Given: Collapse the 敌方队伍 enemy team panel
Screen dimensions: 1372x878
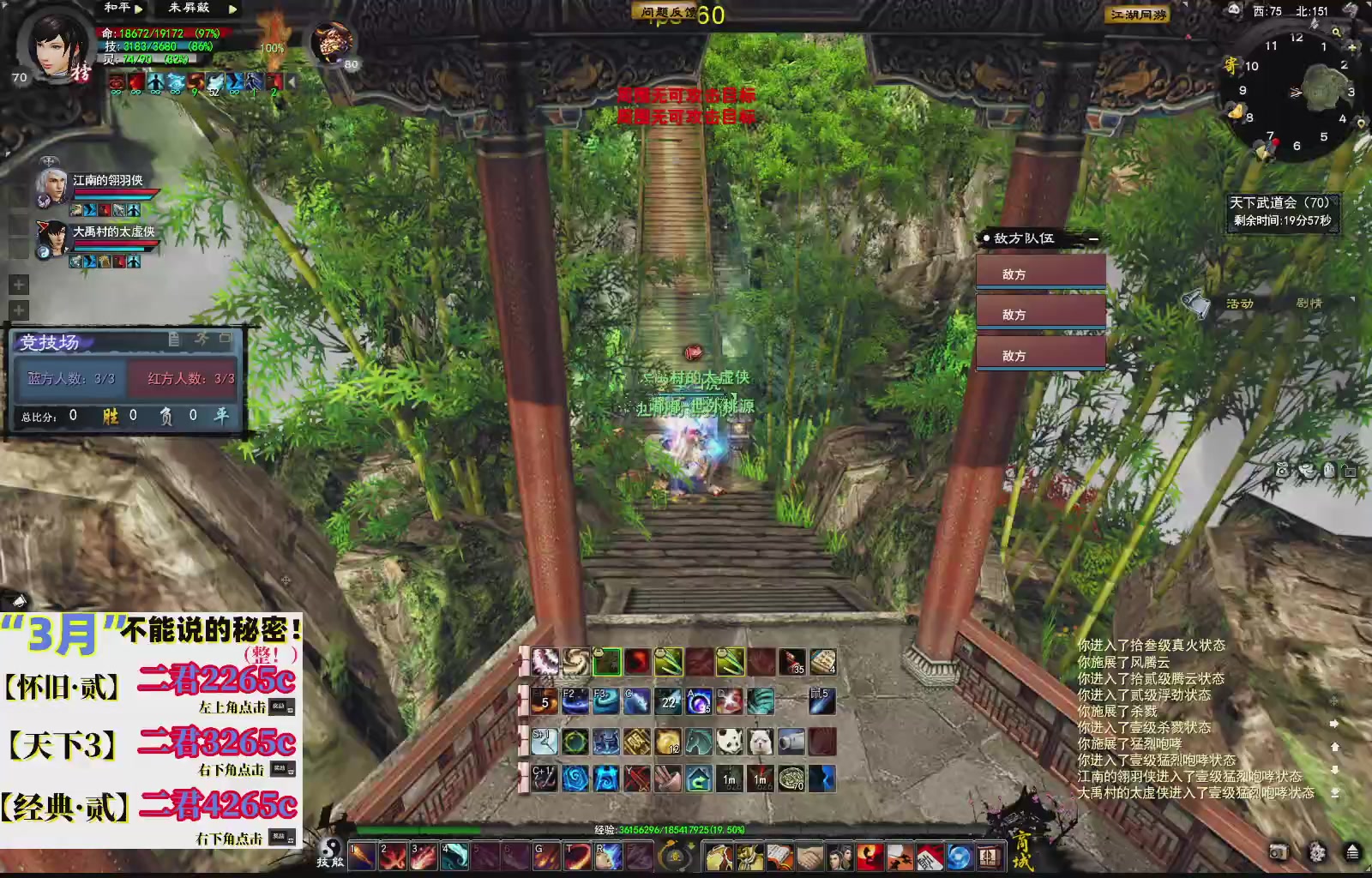Looking at the screenshot, I should pyautogui.click(x=1094, y=238).
